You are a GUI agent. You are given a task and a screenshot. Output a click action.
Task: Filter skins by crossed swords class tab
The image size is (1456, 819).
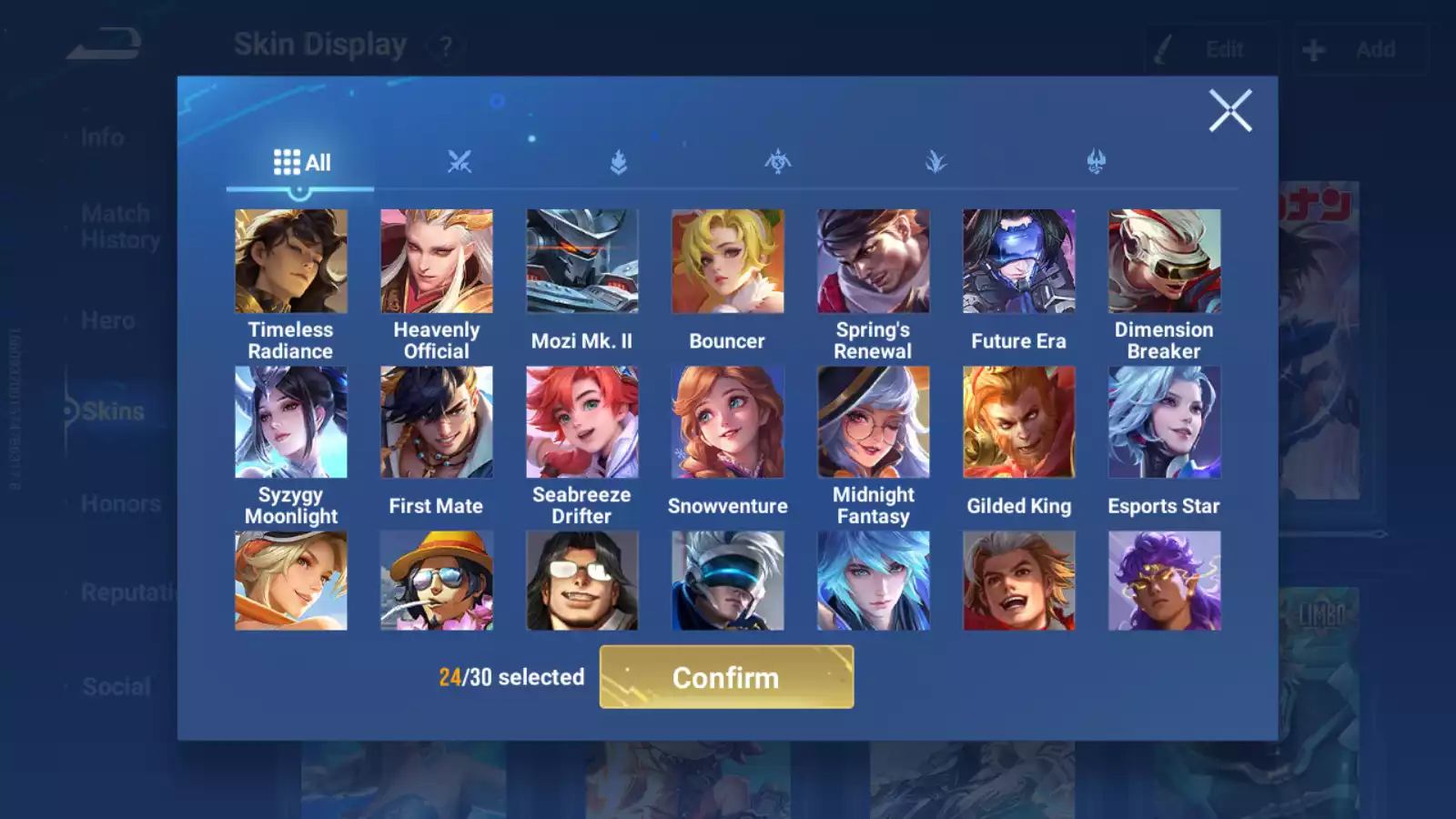click(460, 163)
